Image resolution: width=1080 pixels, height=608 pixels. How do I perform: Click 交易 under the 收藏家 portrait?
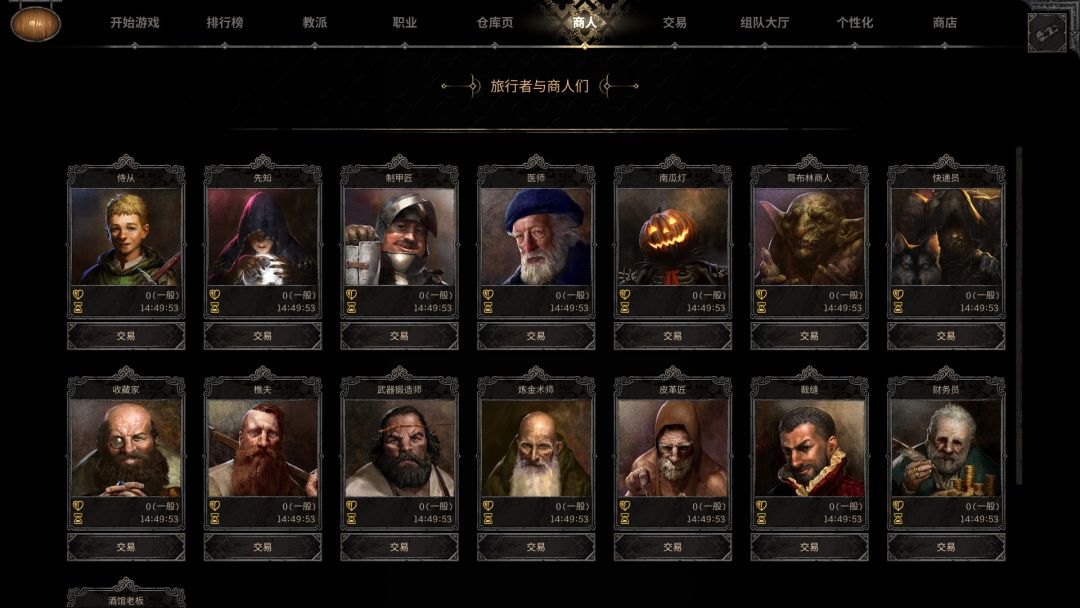coord(126,547)
